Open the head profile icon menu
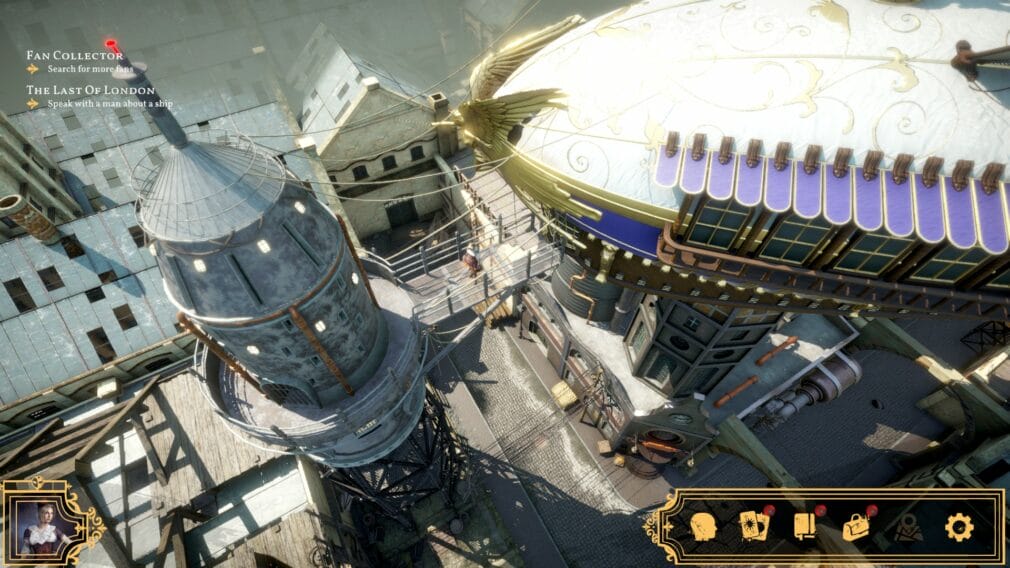This screenshot has height=568, width=1010. coord(703,527)
